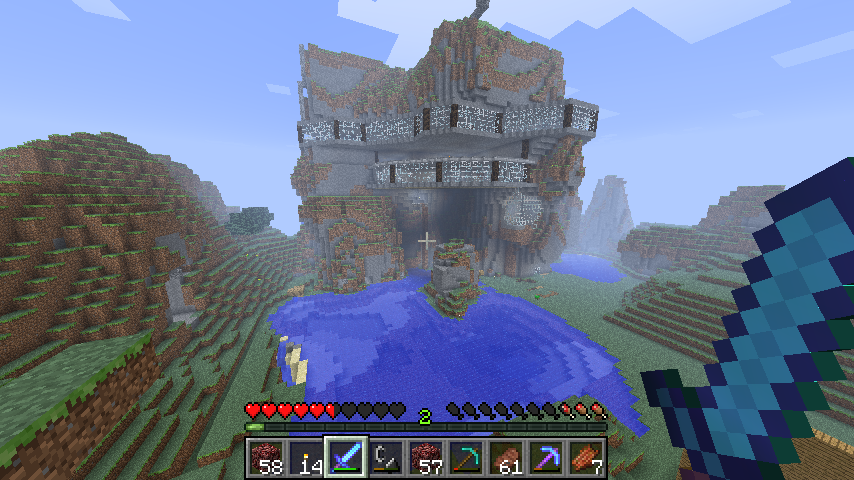Select the flint and steel slot
Image resolution: width=854 pixels, height=480 pixels.
(386, 457)
